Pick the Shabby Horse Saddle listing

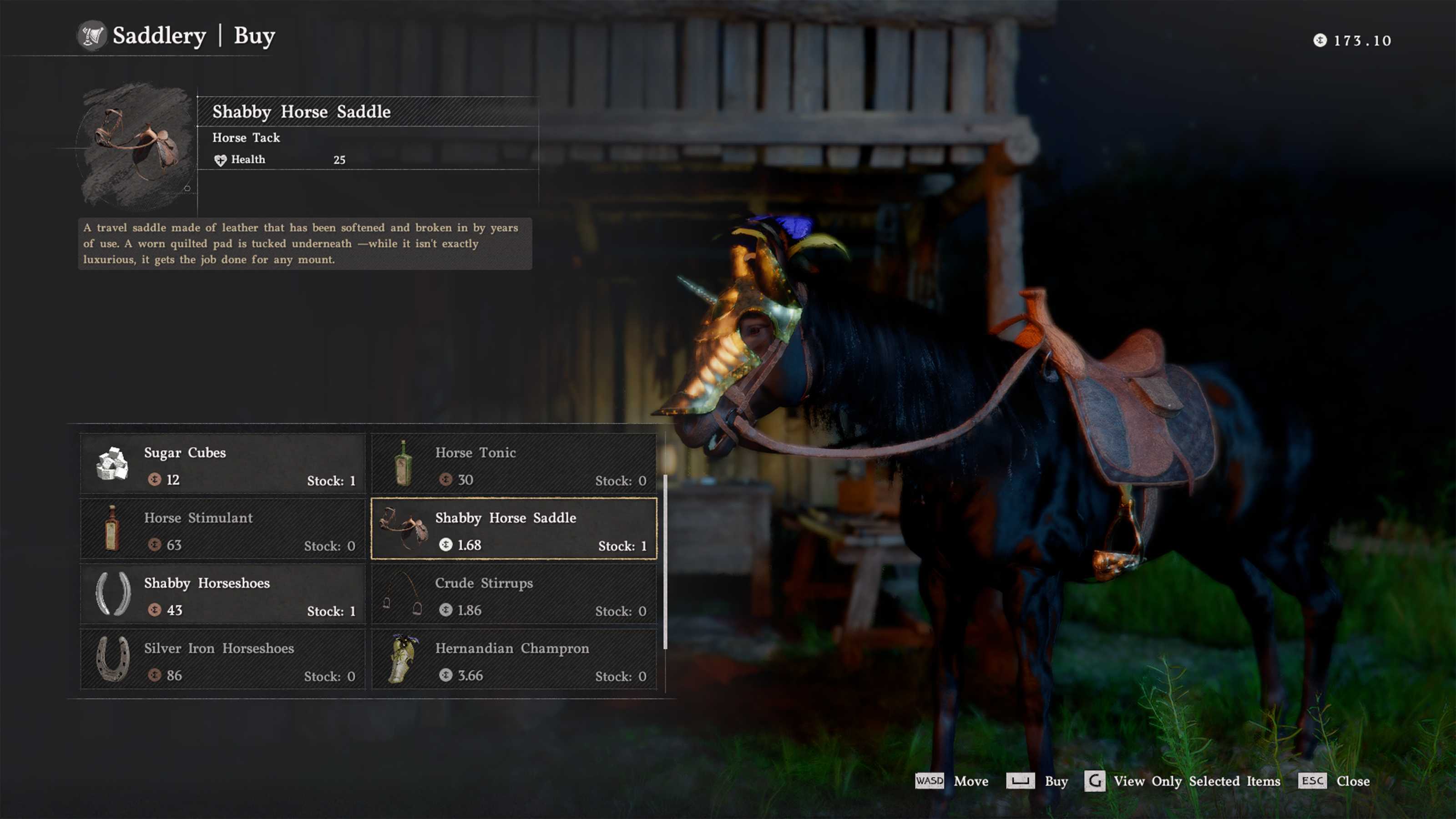tap(513, 529)
